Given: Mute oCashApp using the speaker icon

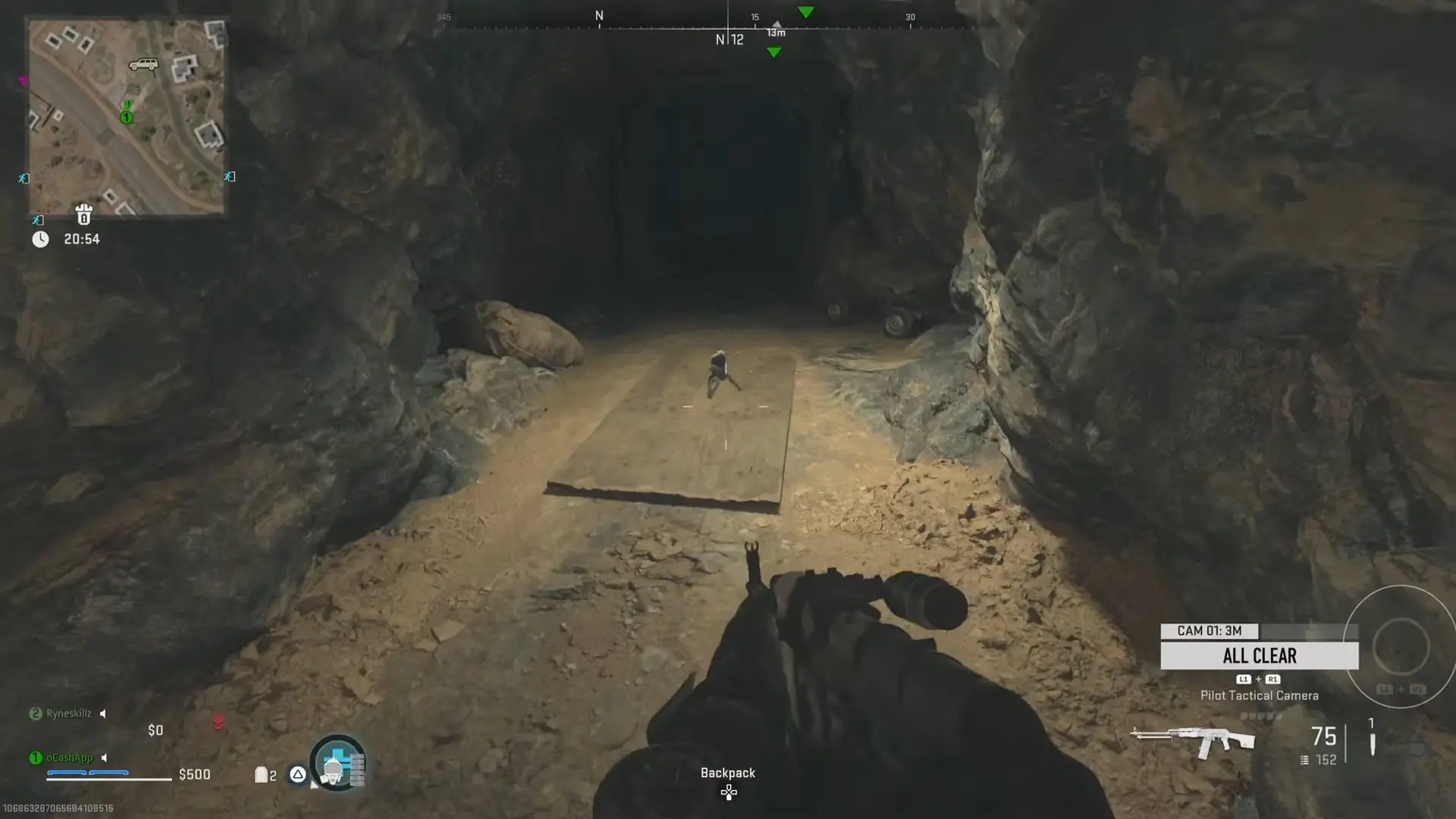Looking at the screenshot, I should tap(105, 757).
